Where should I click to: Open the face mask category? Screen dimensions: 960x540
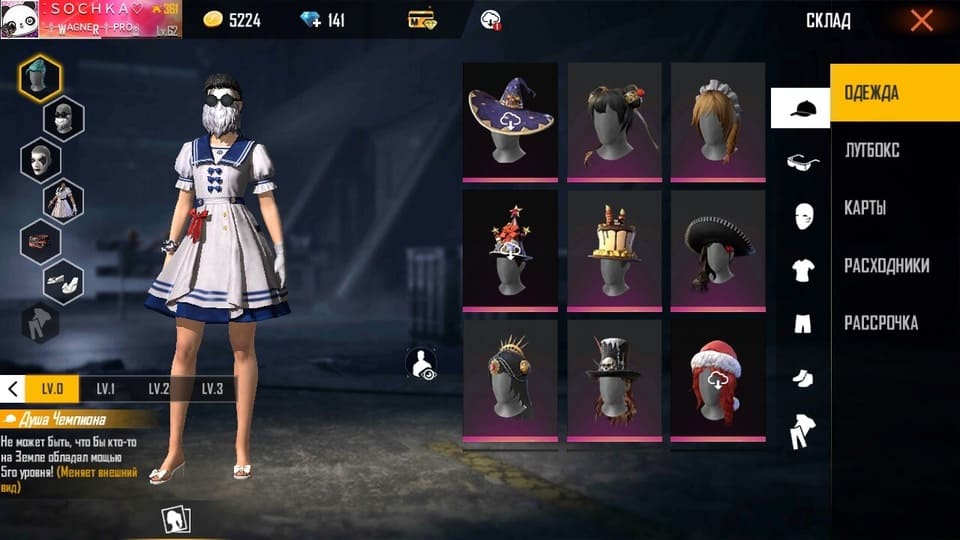[801, 216]
